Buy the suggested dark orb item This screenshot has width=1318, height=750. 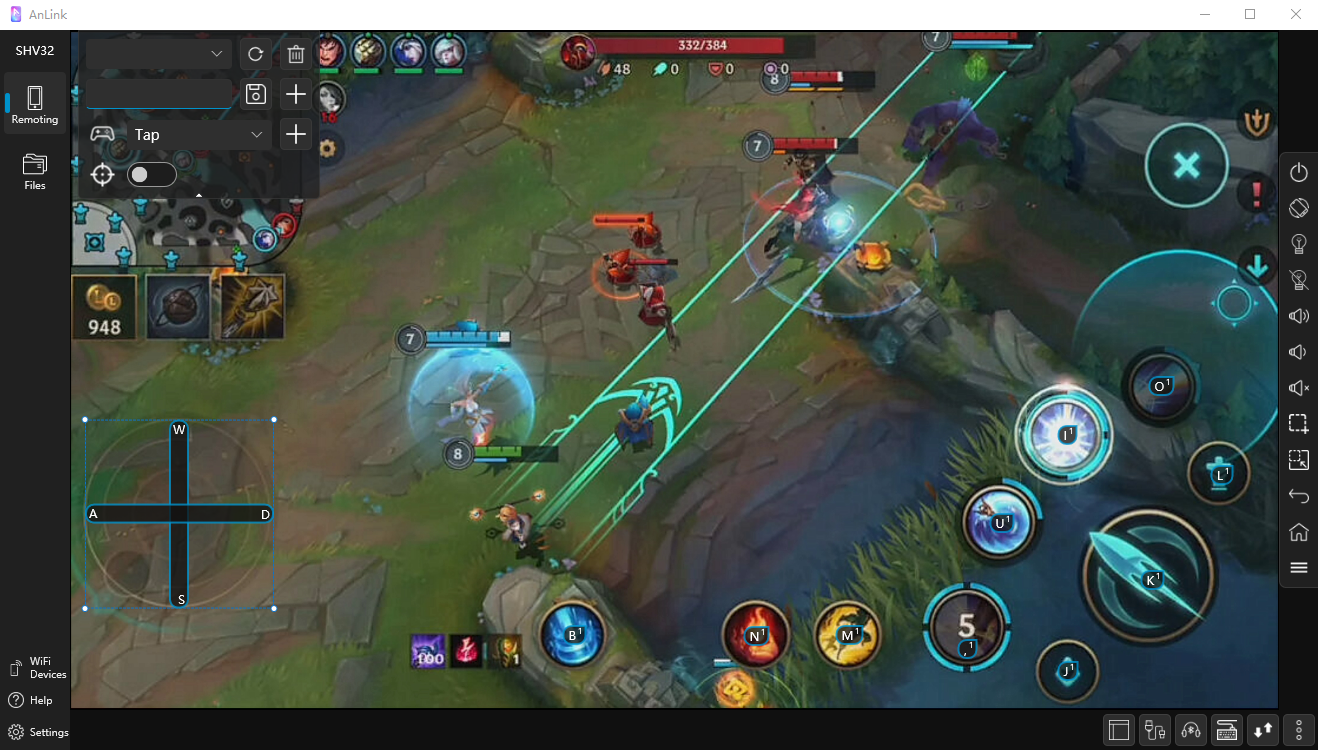pos(178,307)
